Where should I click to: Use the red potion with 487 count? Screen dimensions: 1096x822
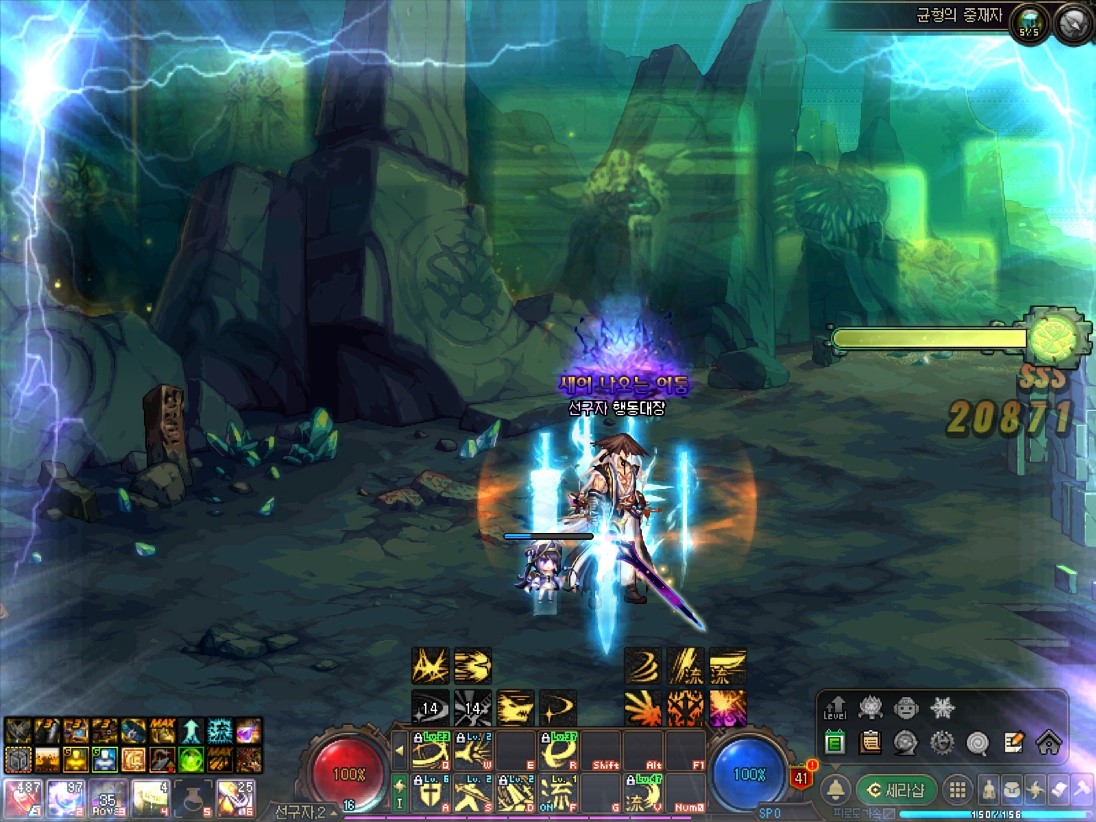20,798
